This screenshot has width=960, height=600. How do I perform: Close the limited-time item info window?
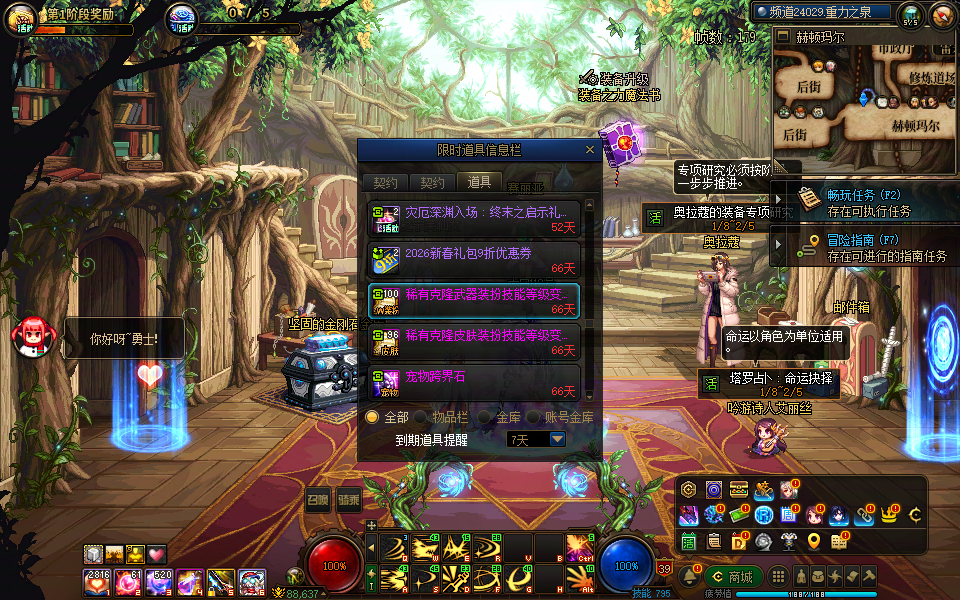590,150
